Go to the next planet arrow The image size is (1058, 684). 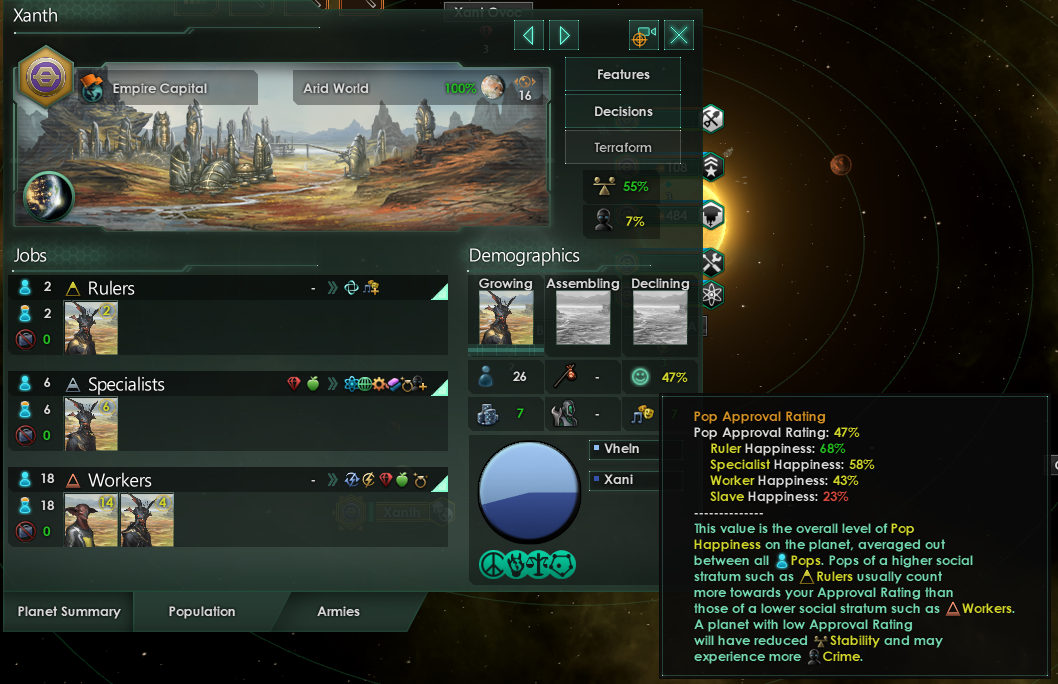564,36
